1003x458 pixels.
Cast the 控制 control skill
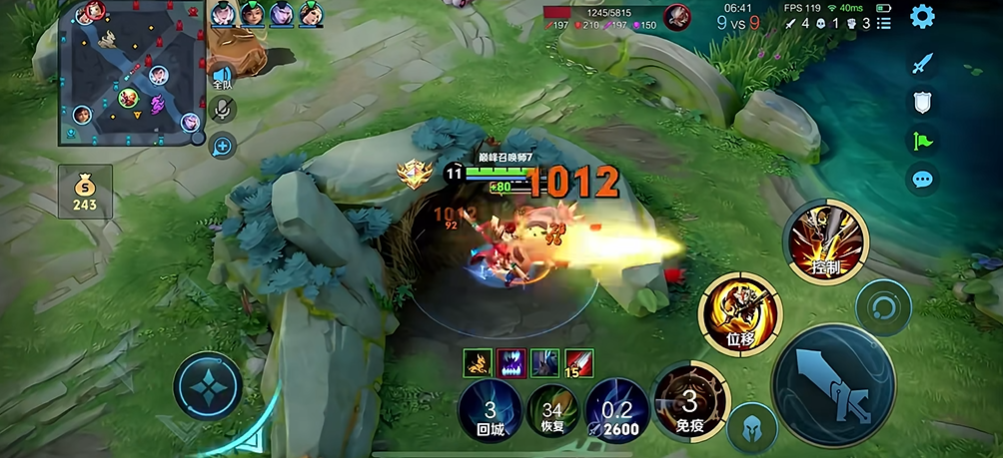point(826,242)
